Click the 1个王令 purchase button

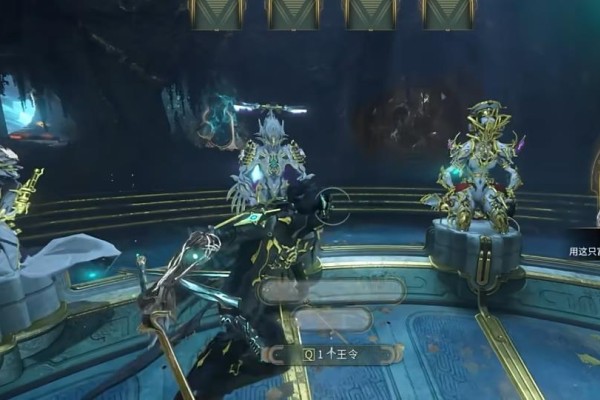coord(333,354)
